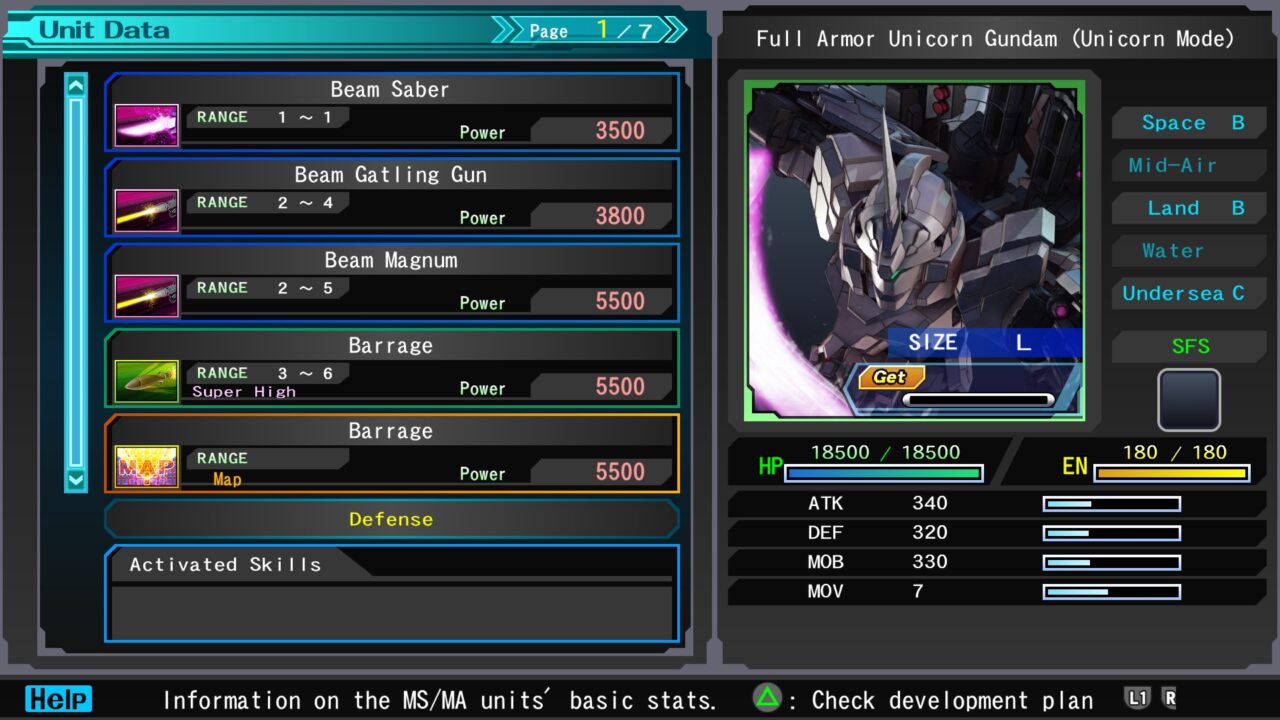The height and width of the screenshot is (720, 1280).
Task: Click the Beam Gatling Gun weapon icon
Action: point(146,209)
